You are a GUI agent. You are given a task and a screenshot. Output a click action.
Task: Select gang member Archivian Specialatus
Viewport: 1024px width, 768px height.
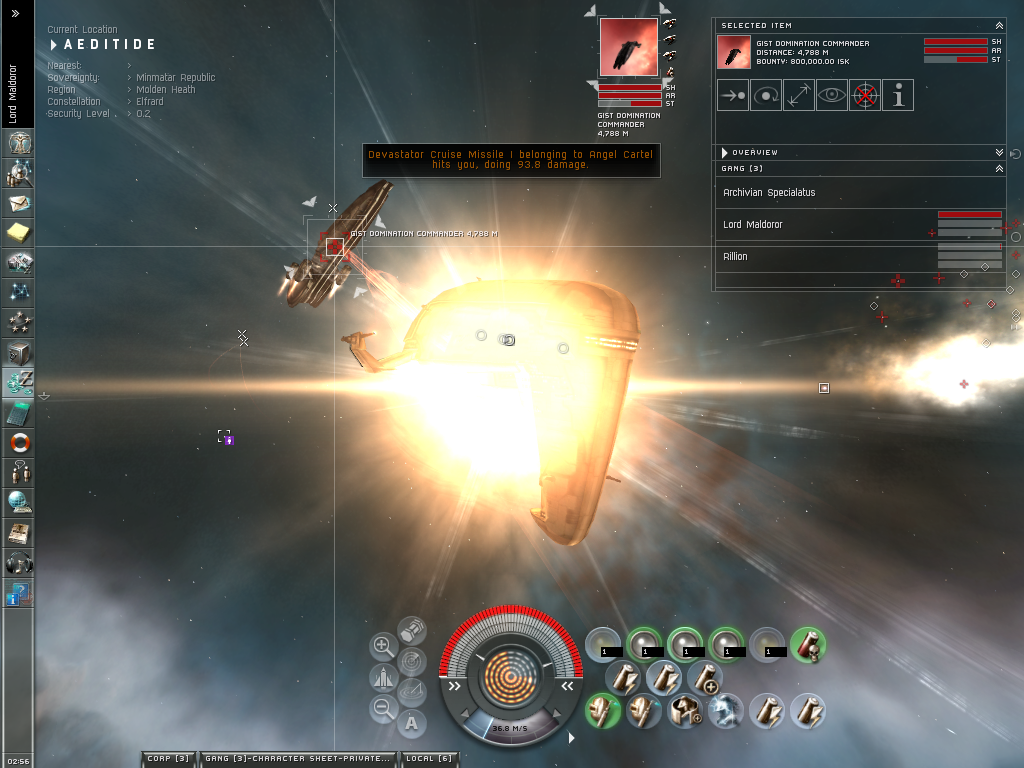point(769,193)
